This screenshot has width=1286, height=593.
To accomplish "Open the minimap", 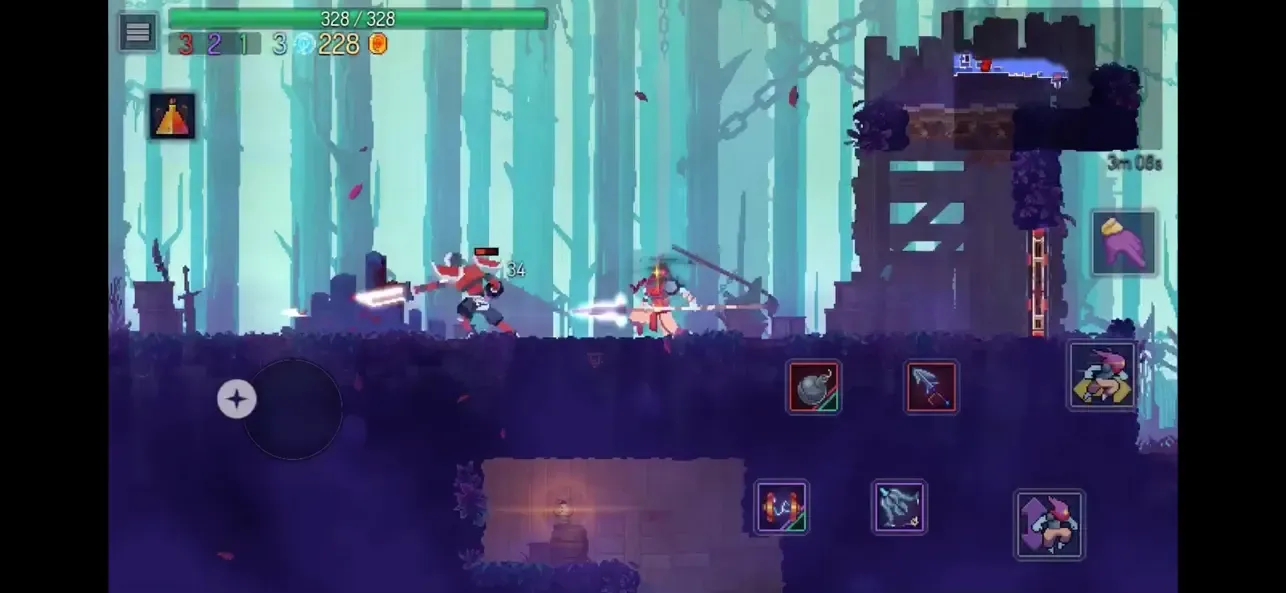I will click(x=1050, y=80).
